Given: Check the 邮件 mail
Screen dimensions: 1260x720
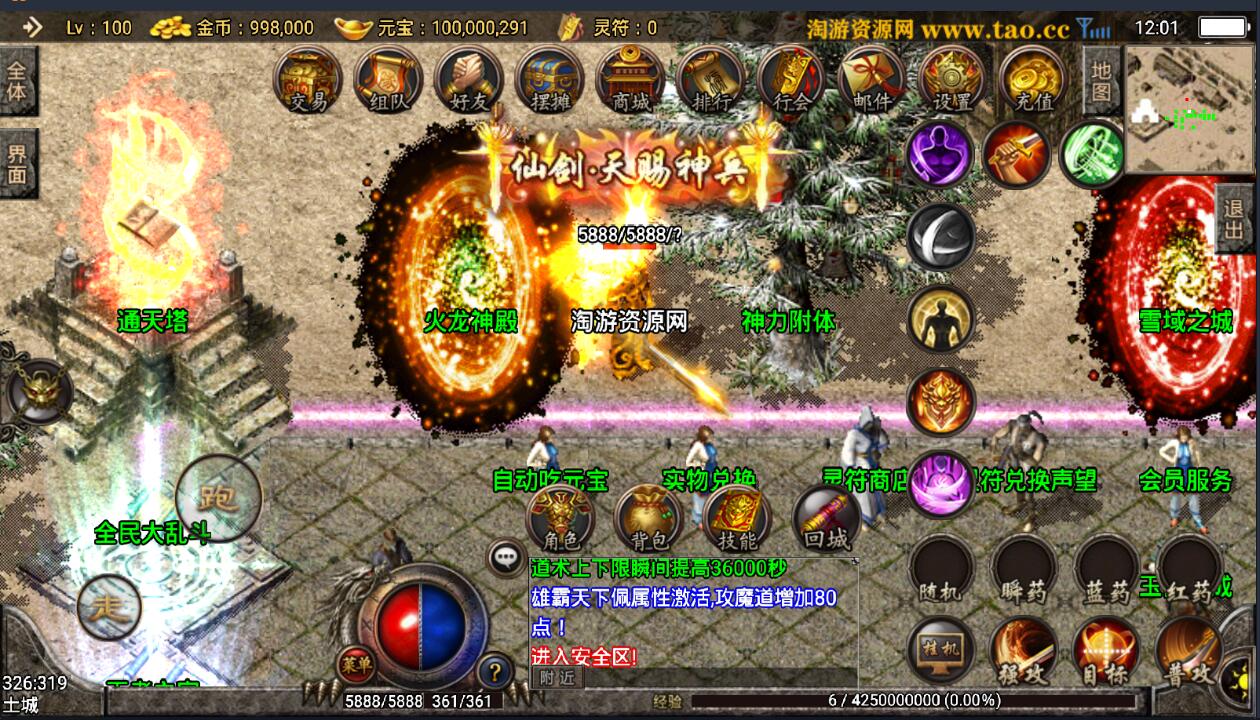Looking at the screenshot, I should (x=872, y=77).
